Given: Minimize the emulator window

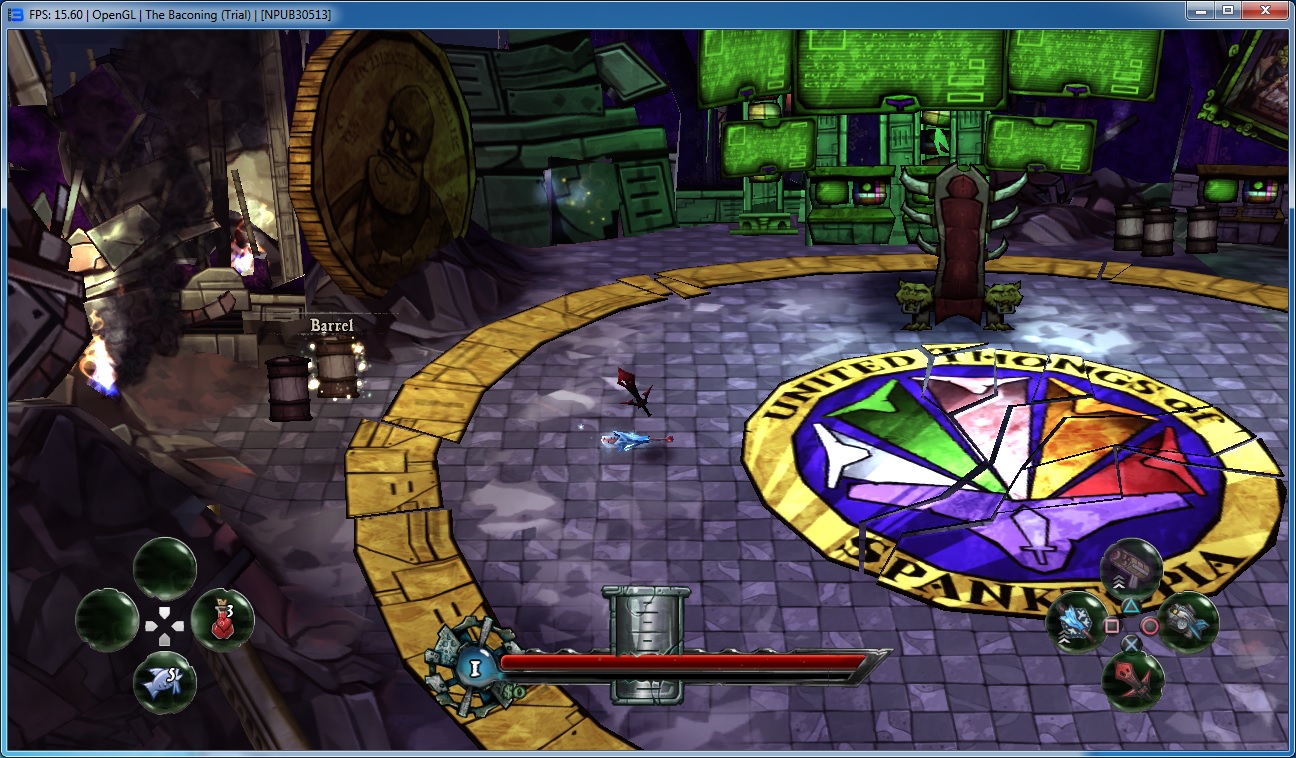Looking at the screenshot, I should (x=1200, y=10).
